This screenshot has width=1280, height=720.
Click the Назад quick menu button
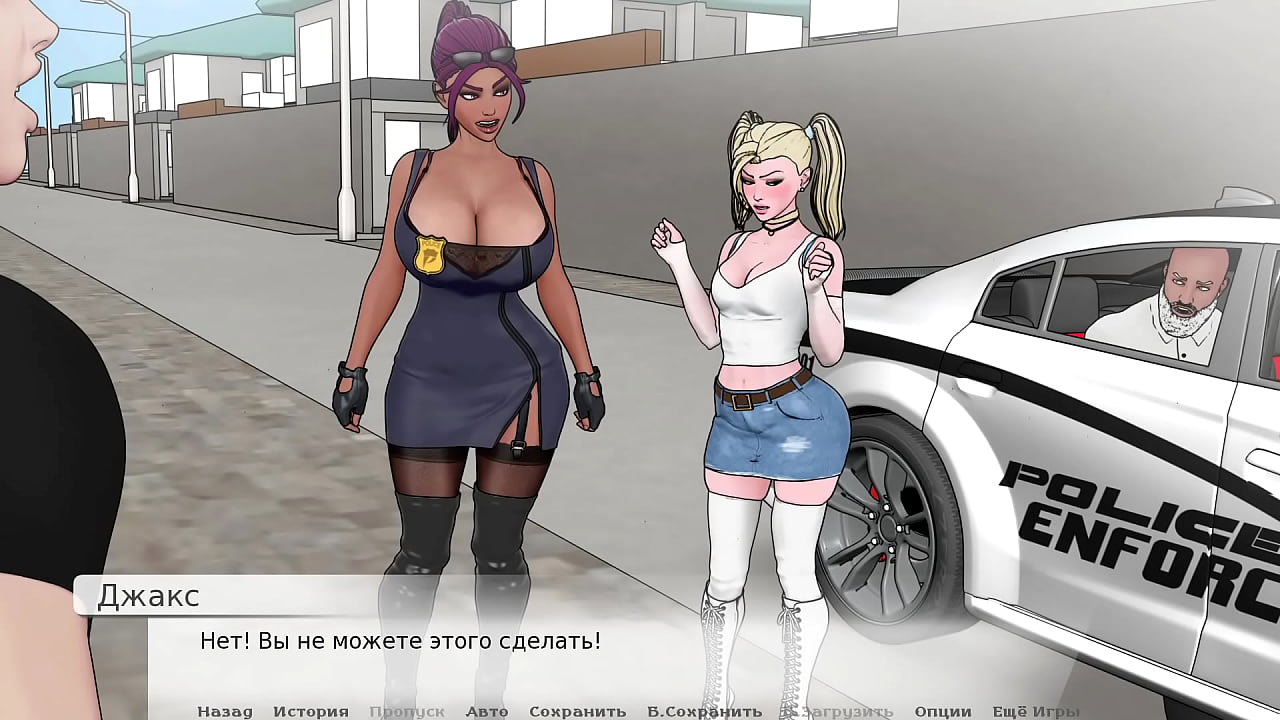pos(224,711)
